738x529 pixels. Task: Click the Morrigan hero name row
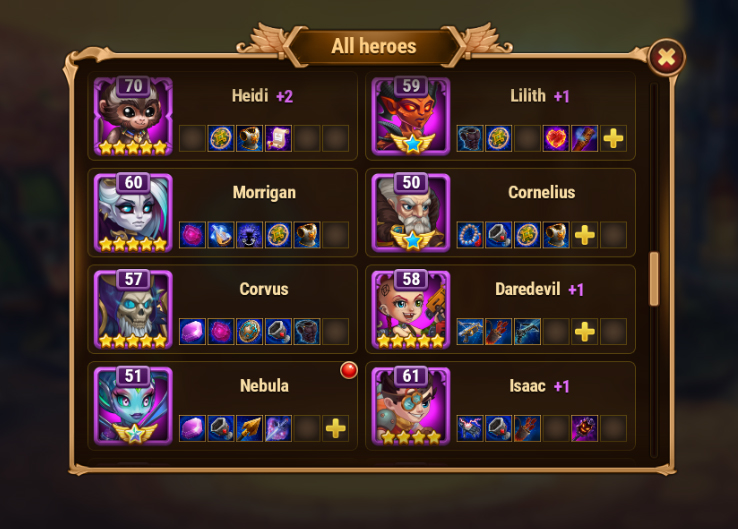coord(262,193)
